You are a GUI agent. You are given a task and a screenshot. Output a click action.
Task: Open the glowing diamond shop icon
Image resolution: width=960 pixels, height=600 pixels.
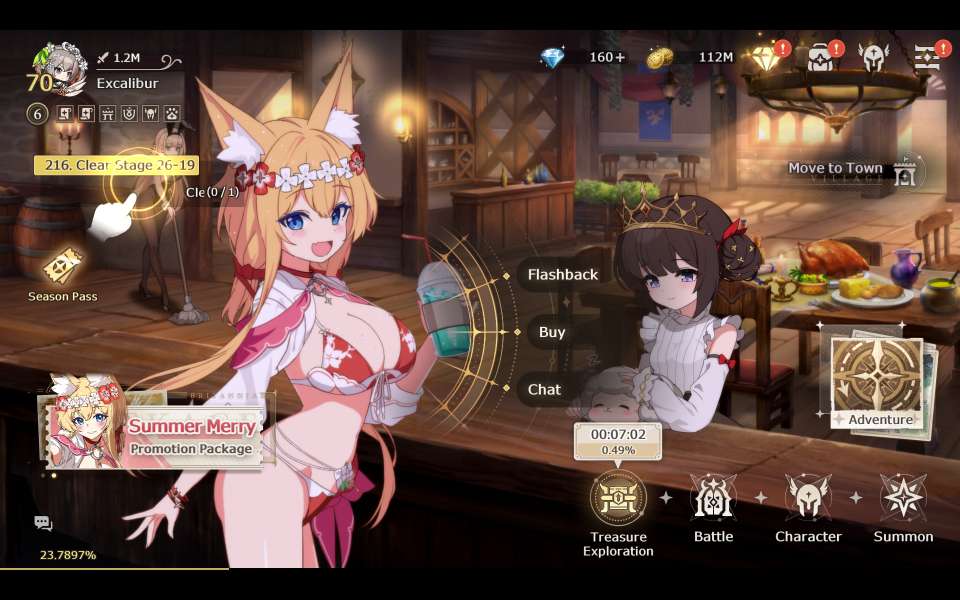[767, 58]
